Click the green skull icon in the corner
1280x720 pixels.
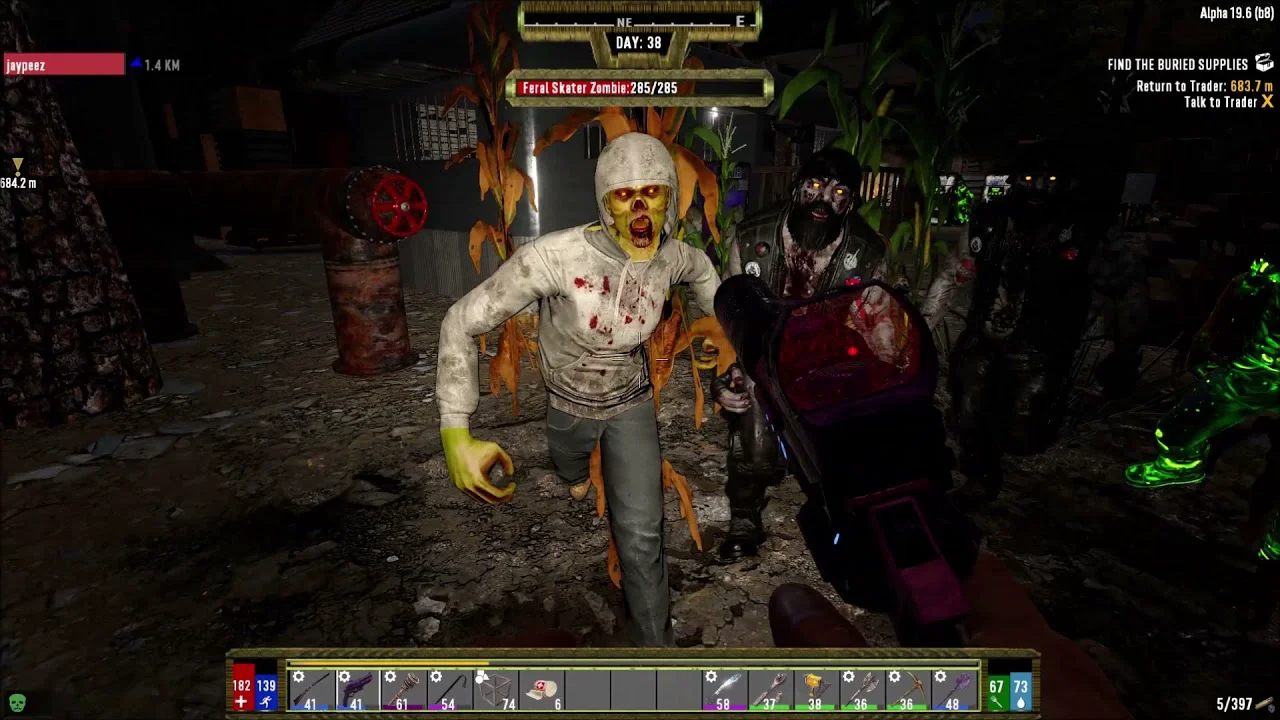point(17,703)
